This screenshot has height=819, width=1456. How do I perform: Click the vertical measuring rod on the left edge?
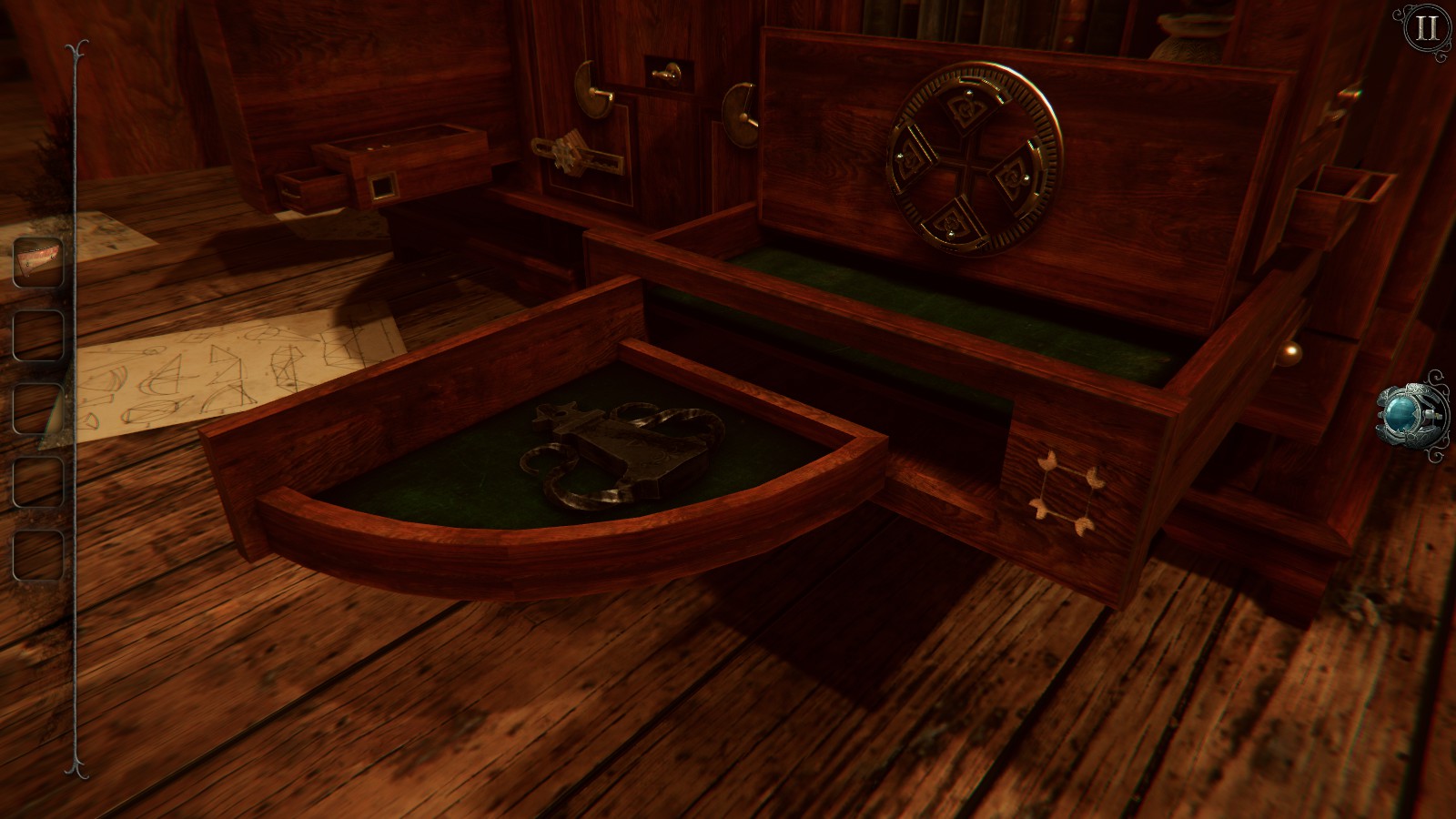73,409
